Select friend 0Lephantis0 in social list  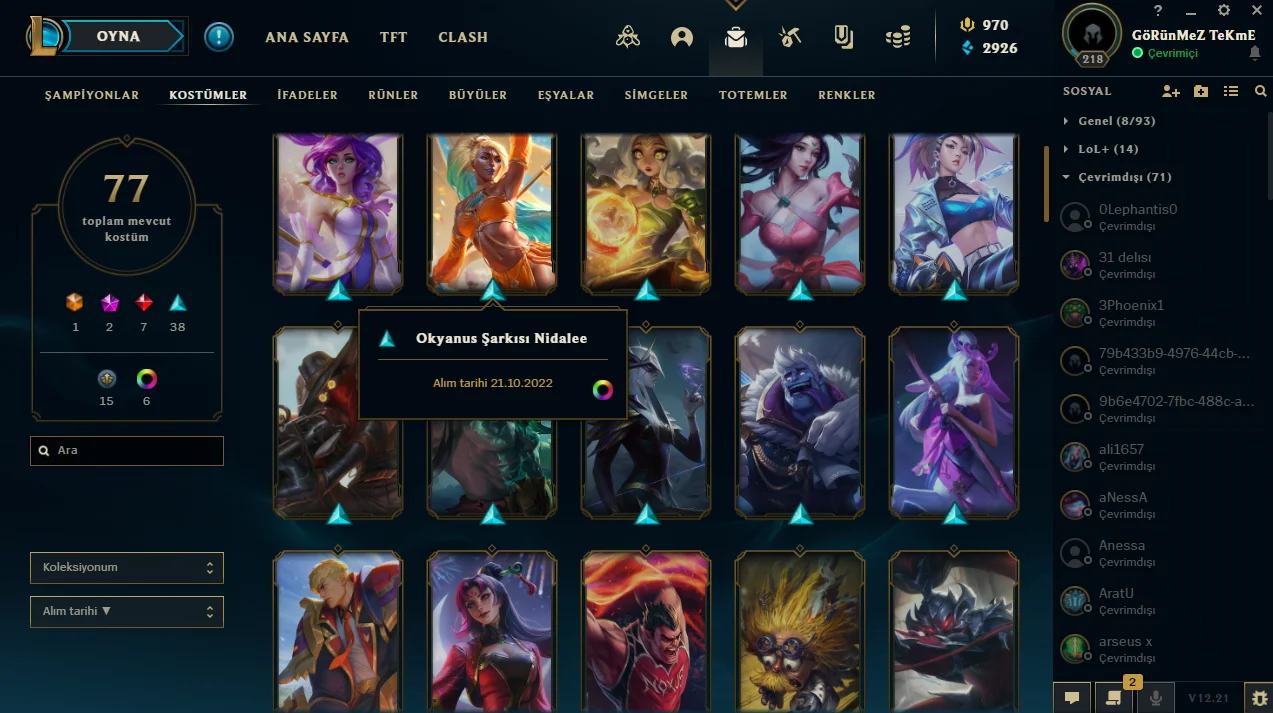[1137, 216]
